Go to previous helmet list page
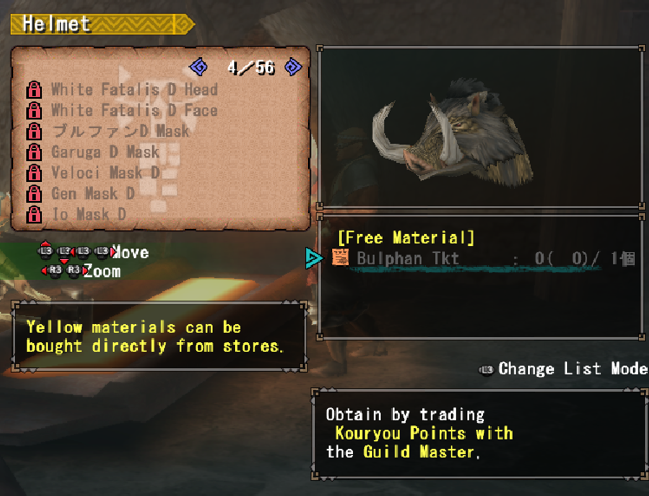This screenshot has height=496, width=649. tap(199, 67)
